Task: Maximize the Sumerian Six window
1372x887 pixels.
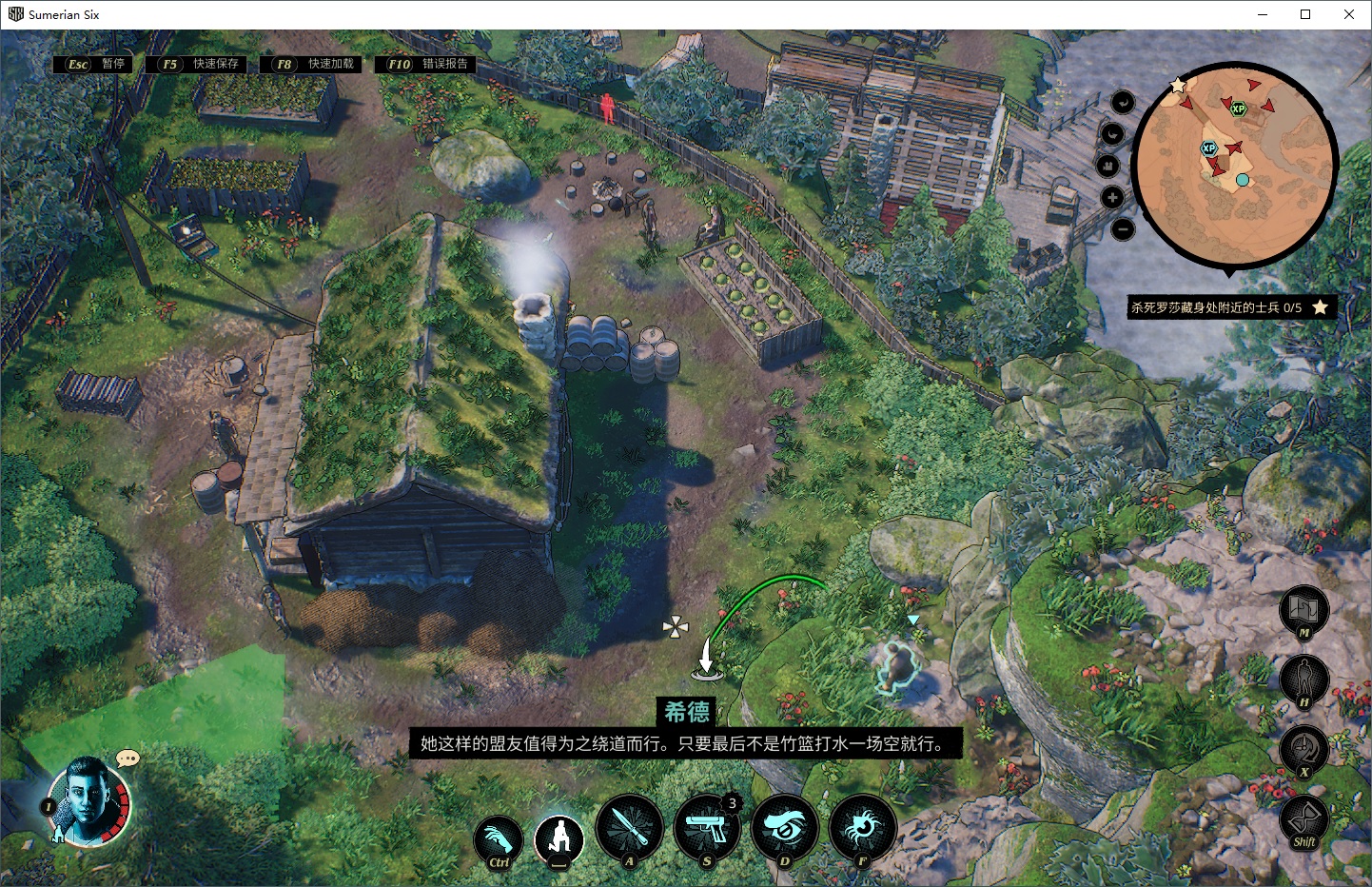Action: pos(1305,14)
